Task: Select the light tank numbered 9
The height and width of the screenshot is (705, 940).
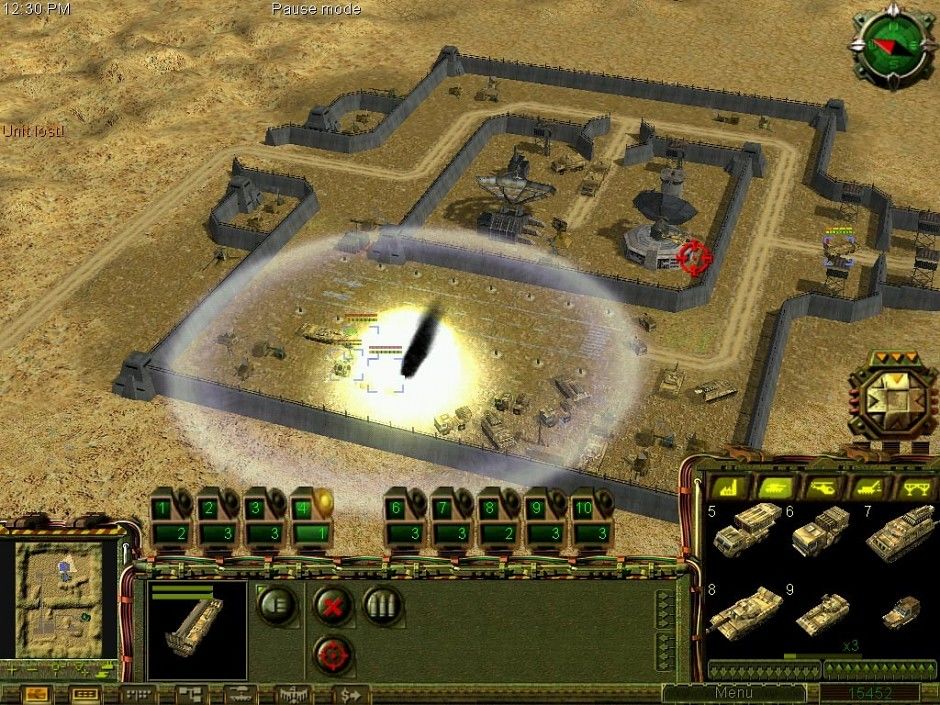Action: [822, 612]
